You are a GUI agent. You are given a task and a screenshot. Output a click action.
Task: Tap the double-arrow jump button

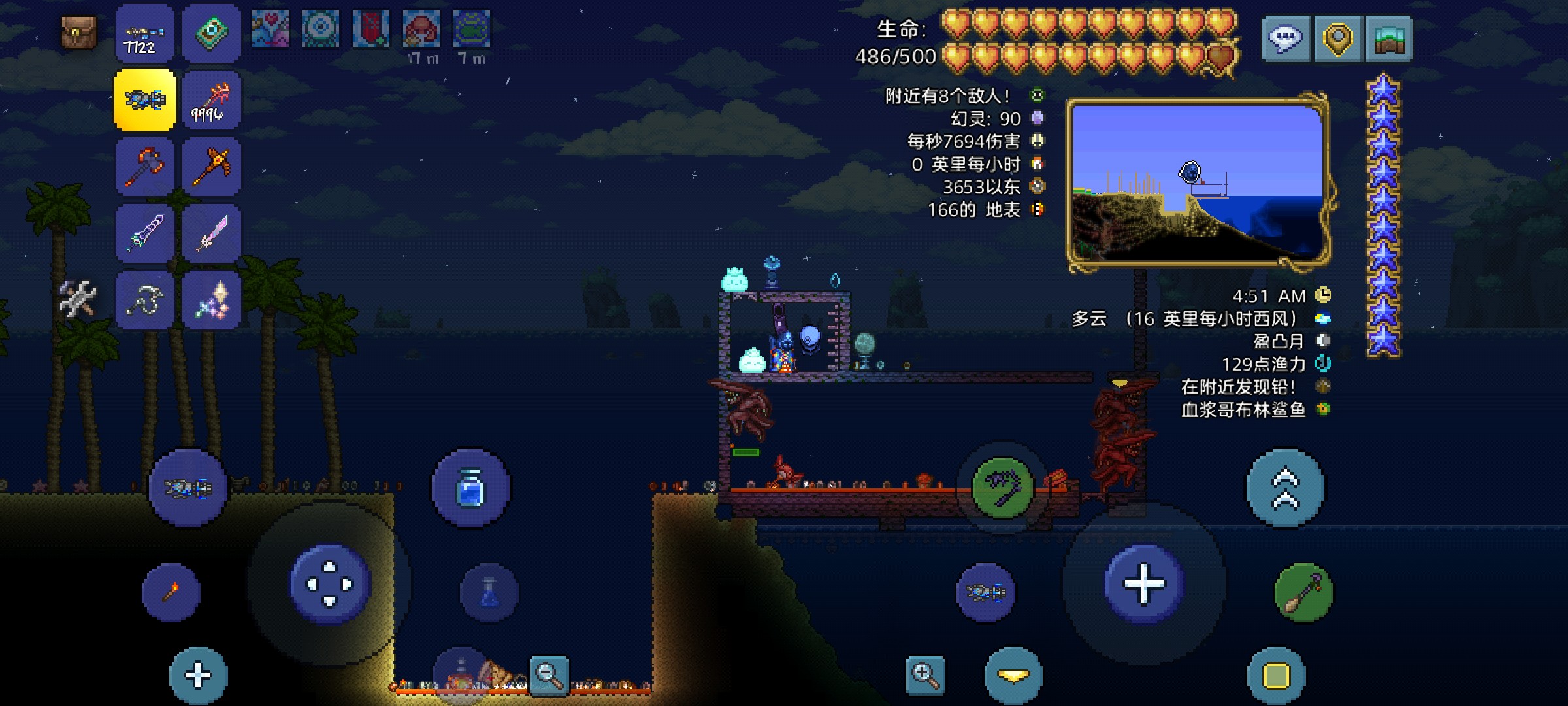pyautogui.click(x=1285, y=488)
